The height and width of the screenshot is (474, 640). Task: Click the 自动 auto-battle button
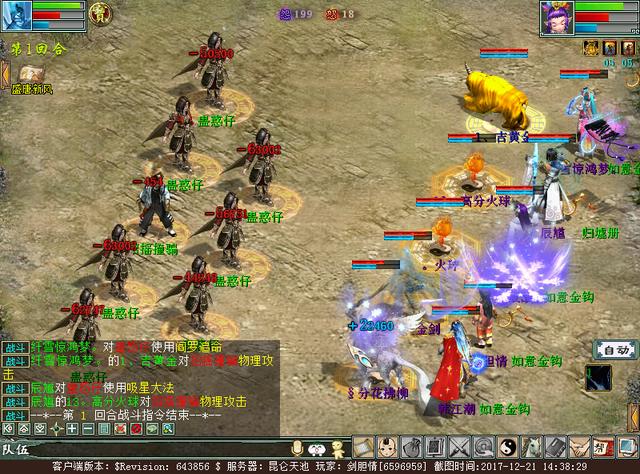[x=612, y=350]
